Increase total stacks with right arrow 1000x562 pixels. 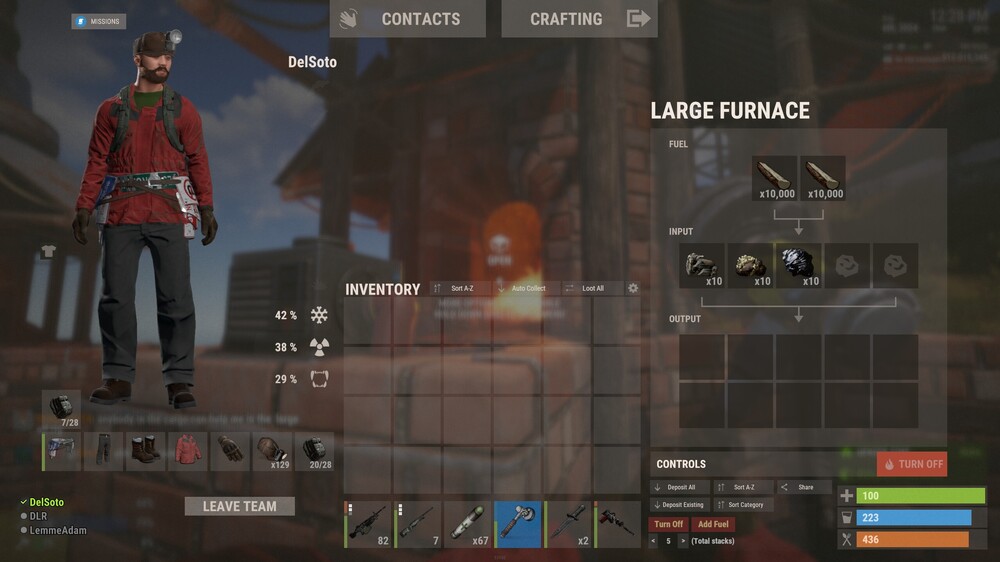[x=683, y=541]
